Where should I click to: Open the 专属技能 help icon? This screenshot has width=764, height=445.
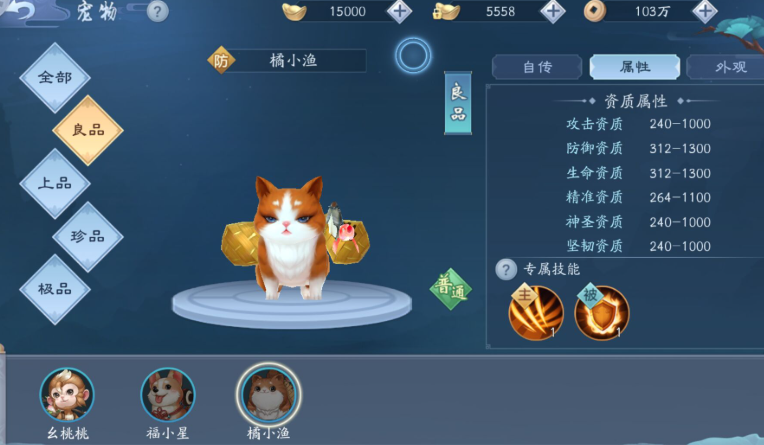click(506, 269)
